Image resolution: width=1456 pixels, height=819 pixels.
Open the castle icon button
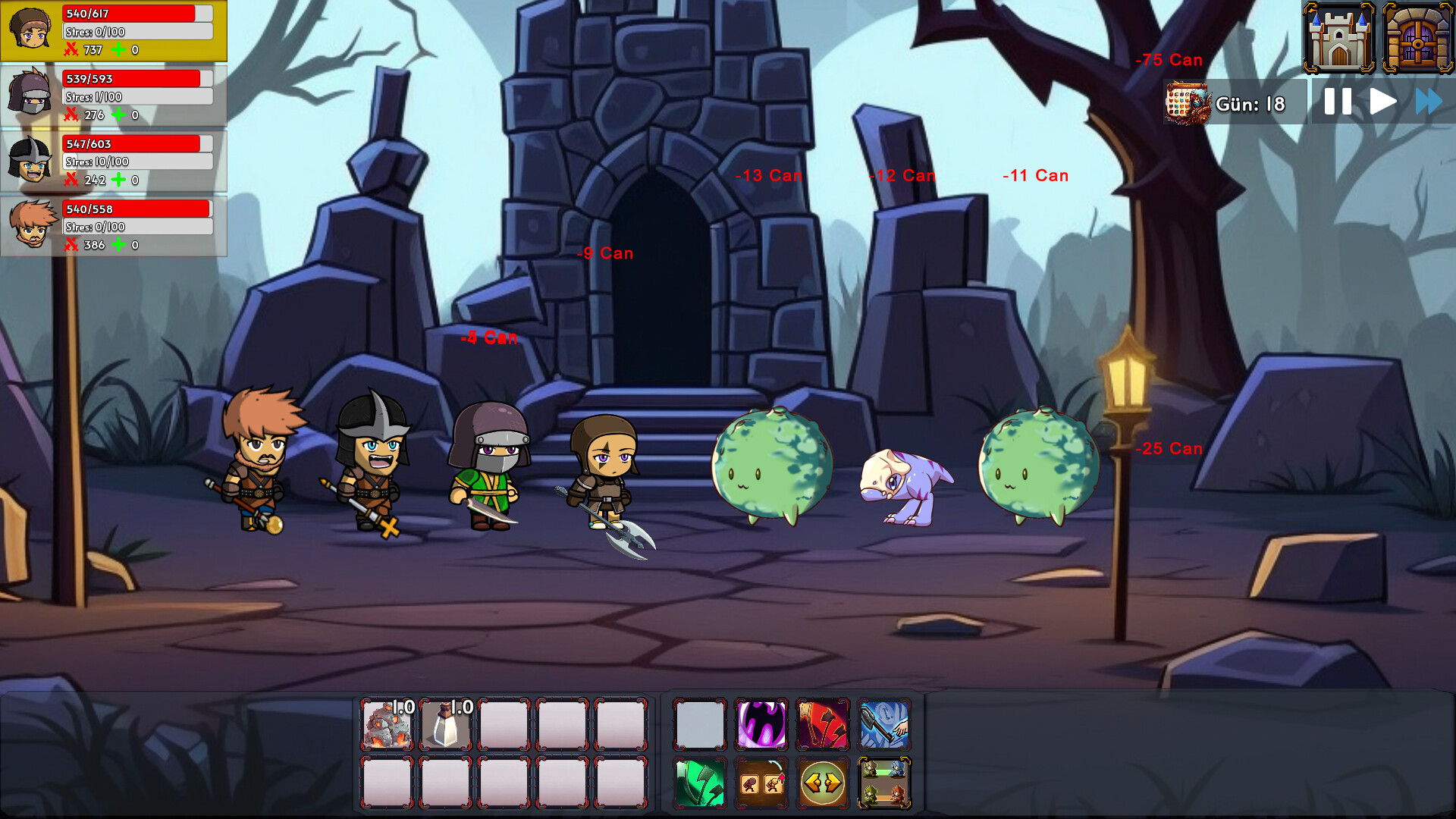point(1338,38)
